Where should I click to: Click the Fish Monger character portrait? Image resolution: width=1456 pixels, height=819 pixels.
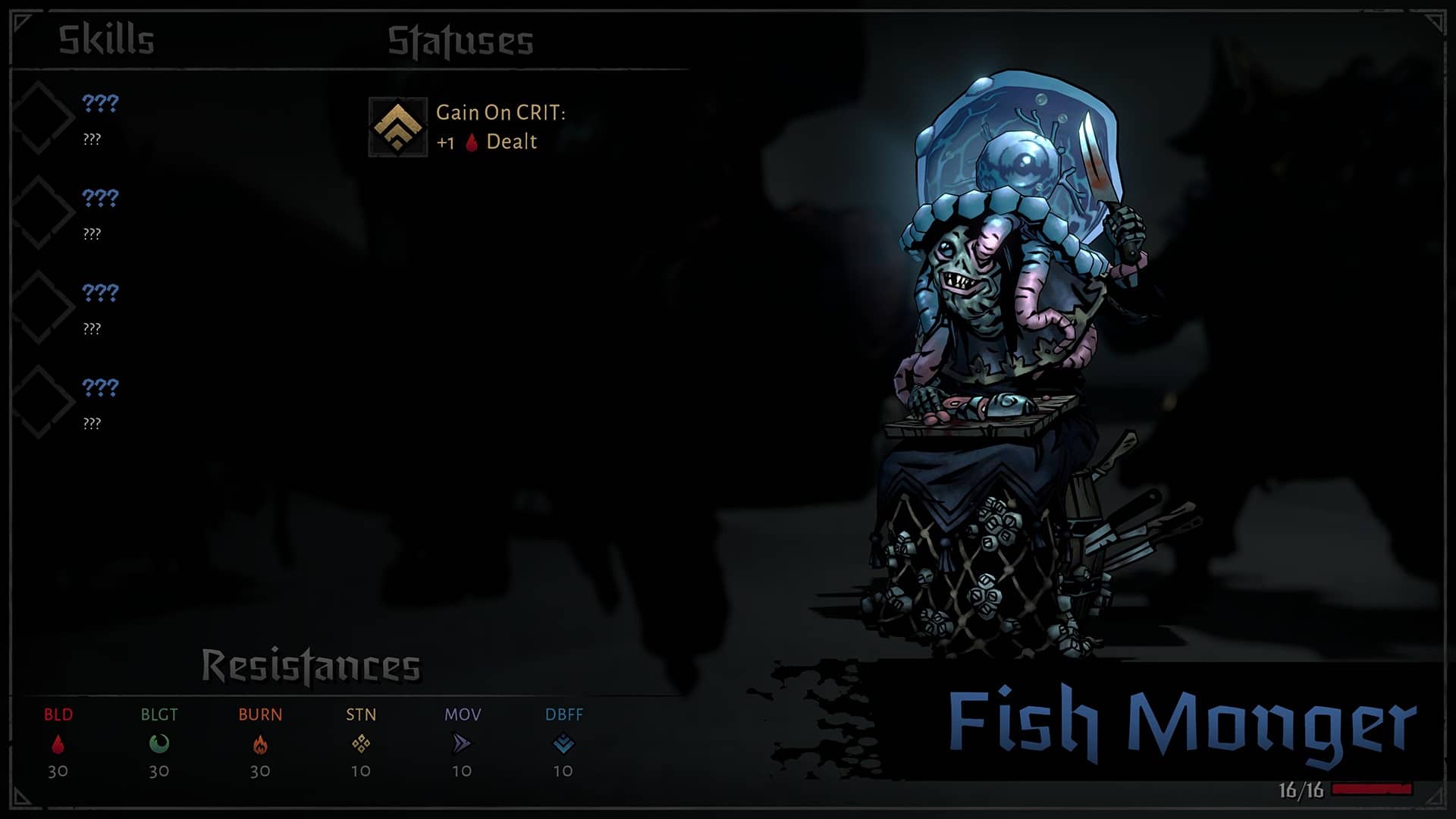point(1009,341)
